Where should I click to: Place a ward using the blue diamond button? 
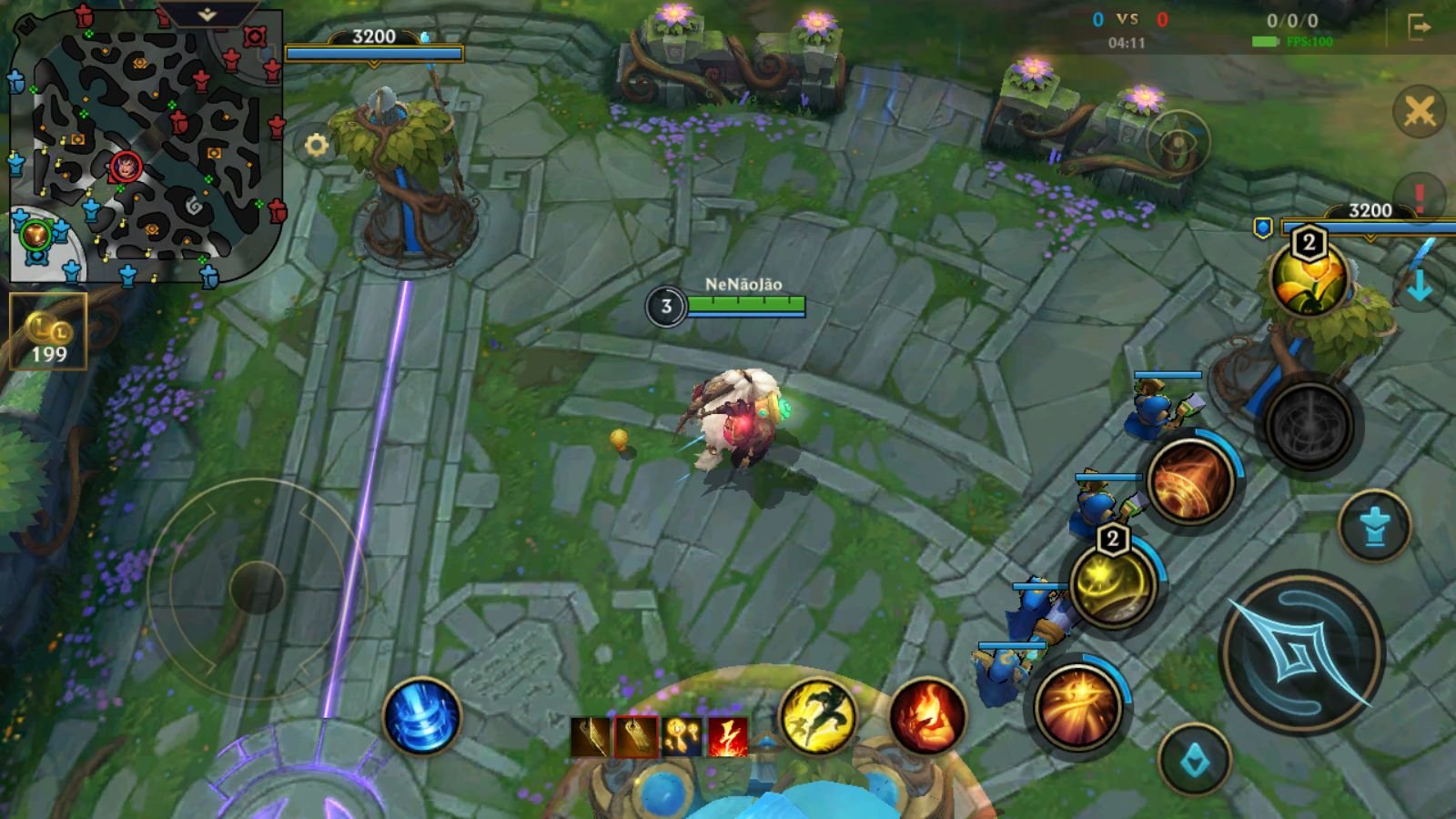point(1195,761)
